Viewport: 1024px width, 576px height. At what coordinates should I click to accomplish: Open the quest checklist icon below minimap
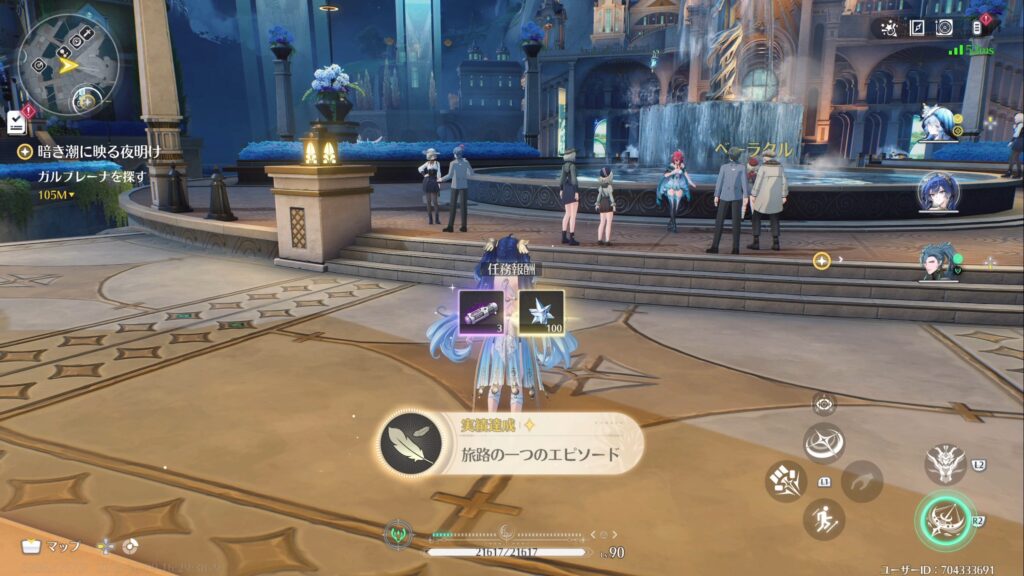click(15, 121)
